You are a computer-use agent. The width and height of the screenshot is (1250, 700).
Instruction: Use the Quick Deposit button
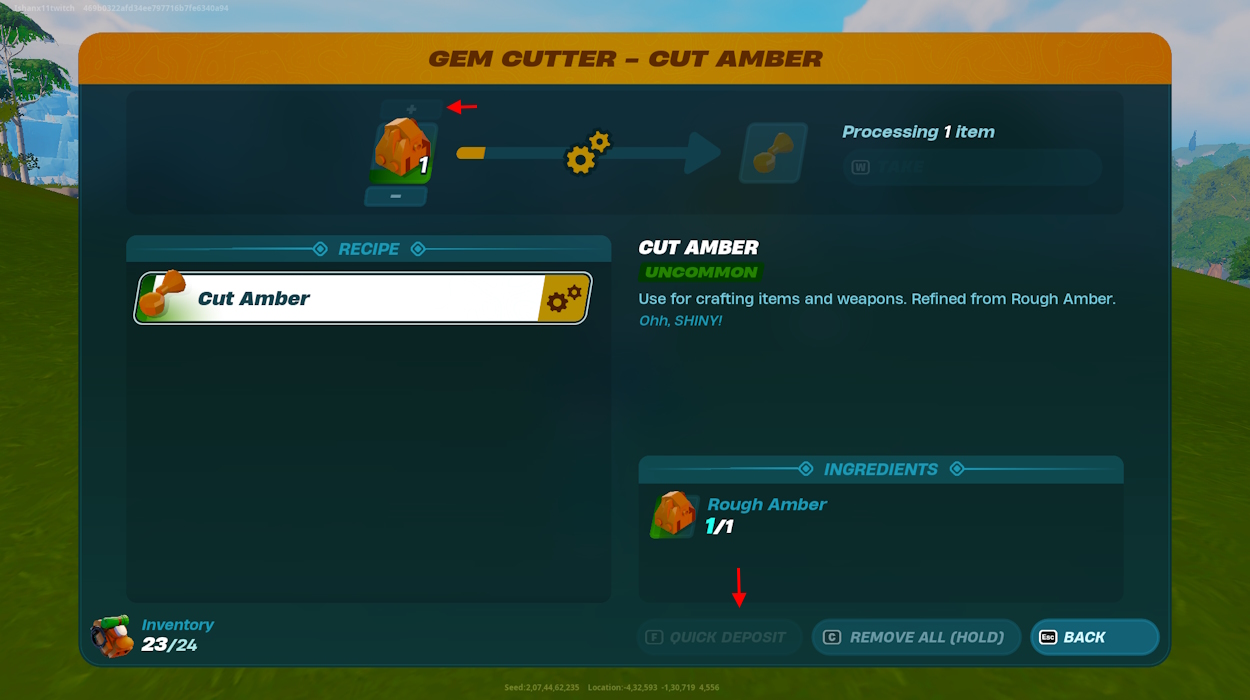tap(720, 637)
